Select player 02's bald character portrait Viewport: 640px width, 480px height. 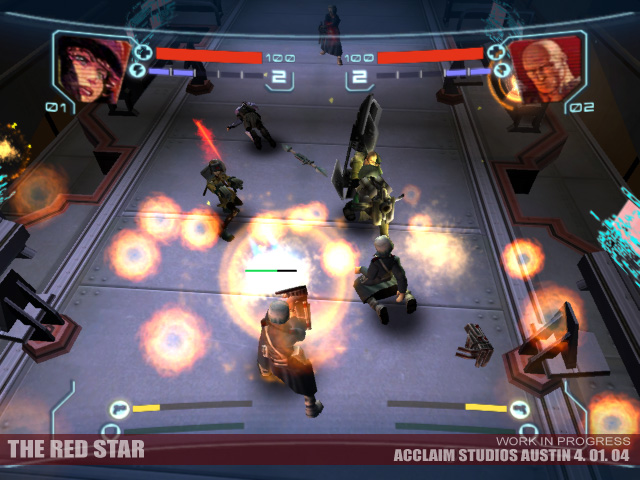546,66
